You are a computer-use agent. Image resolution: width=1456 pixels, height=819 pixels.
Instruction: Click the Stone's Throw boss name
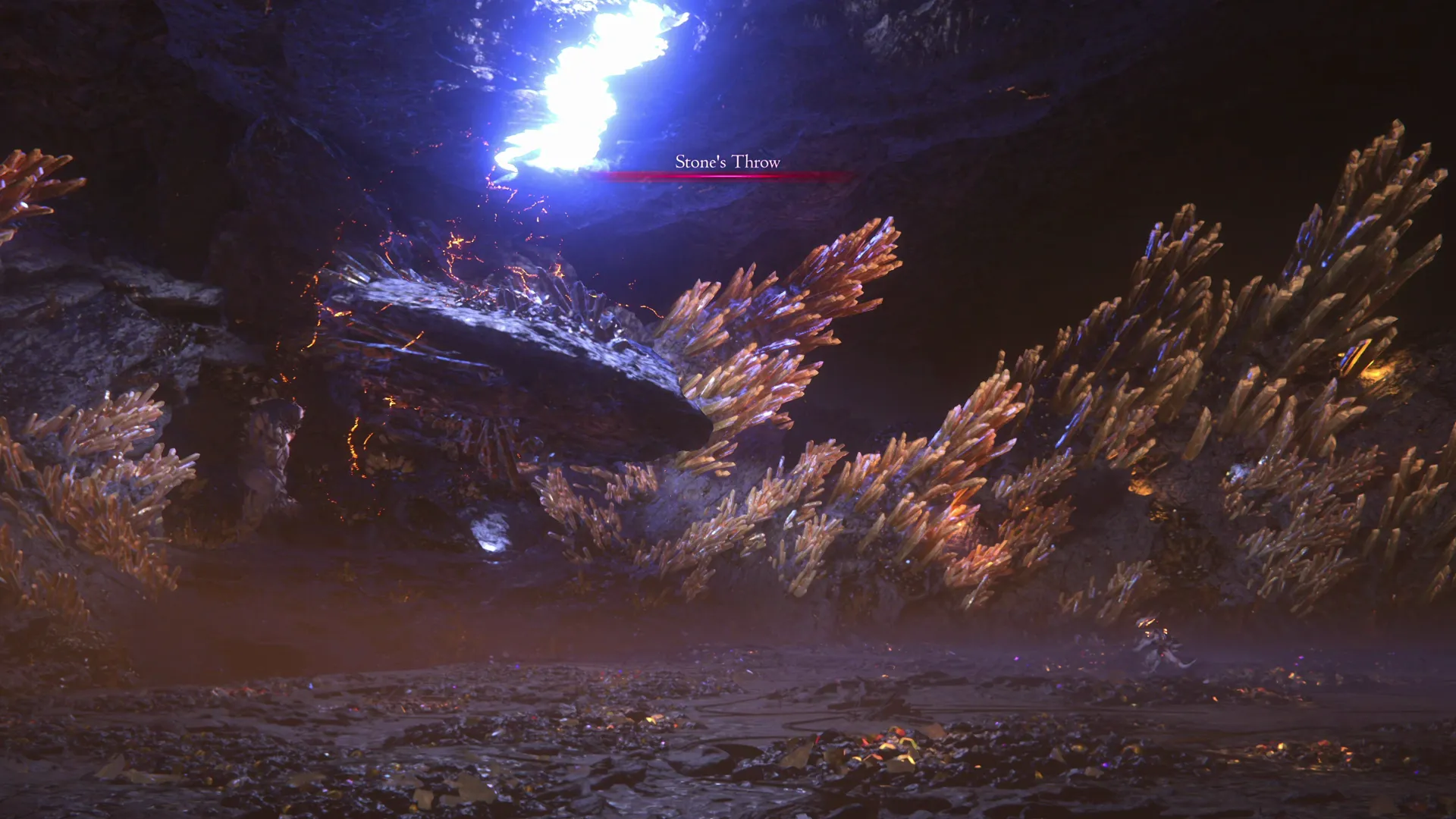[x=728, y=162]
